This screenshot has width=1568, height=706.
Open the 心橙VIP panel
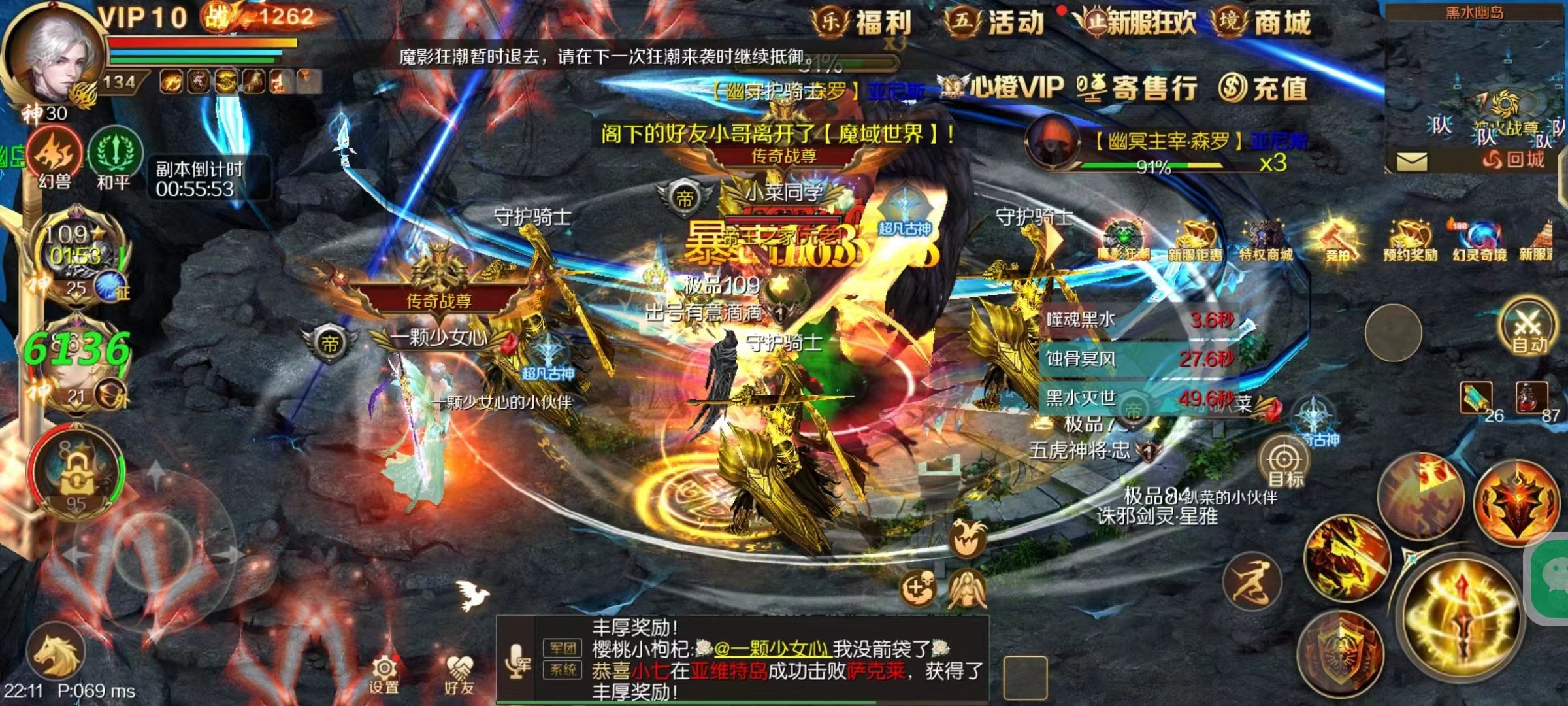[x=1004, y=88]
